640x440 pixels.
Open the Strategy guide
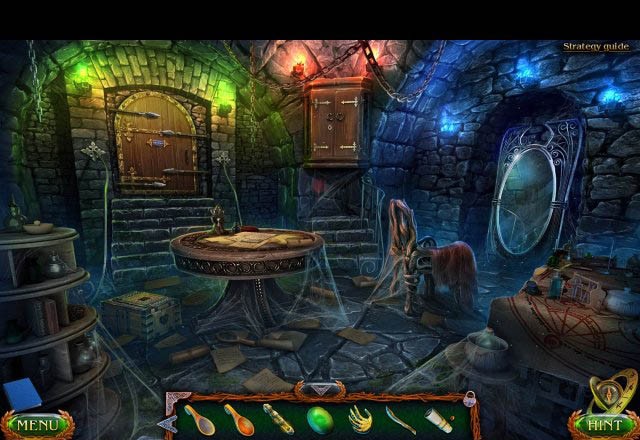point(595,46)
